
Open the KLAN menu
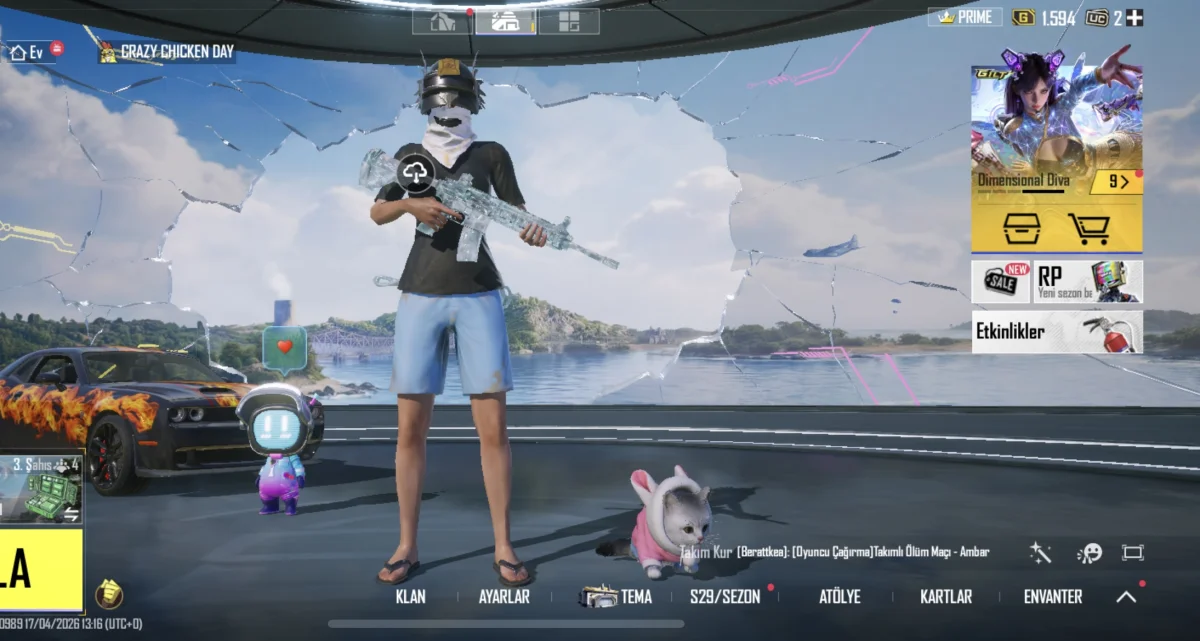tap(410, 597)
